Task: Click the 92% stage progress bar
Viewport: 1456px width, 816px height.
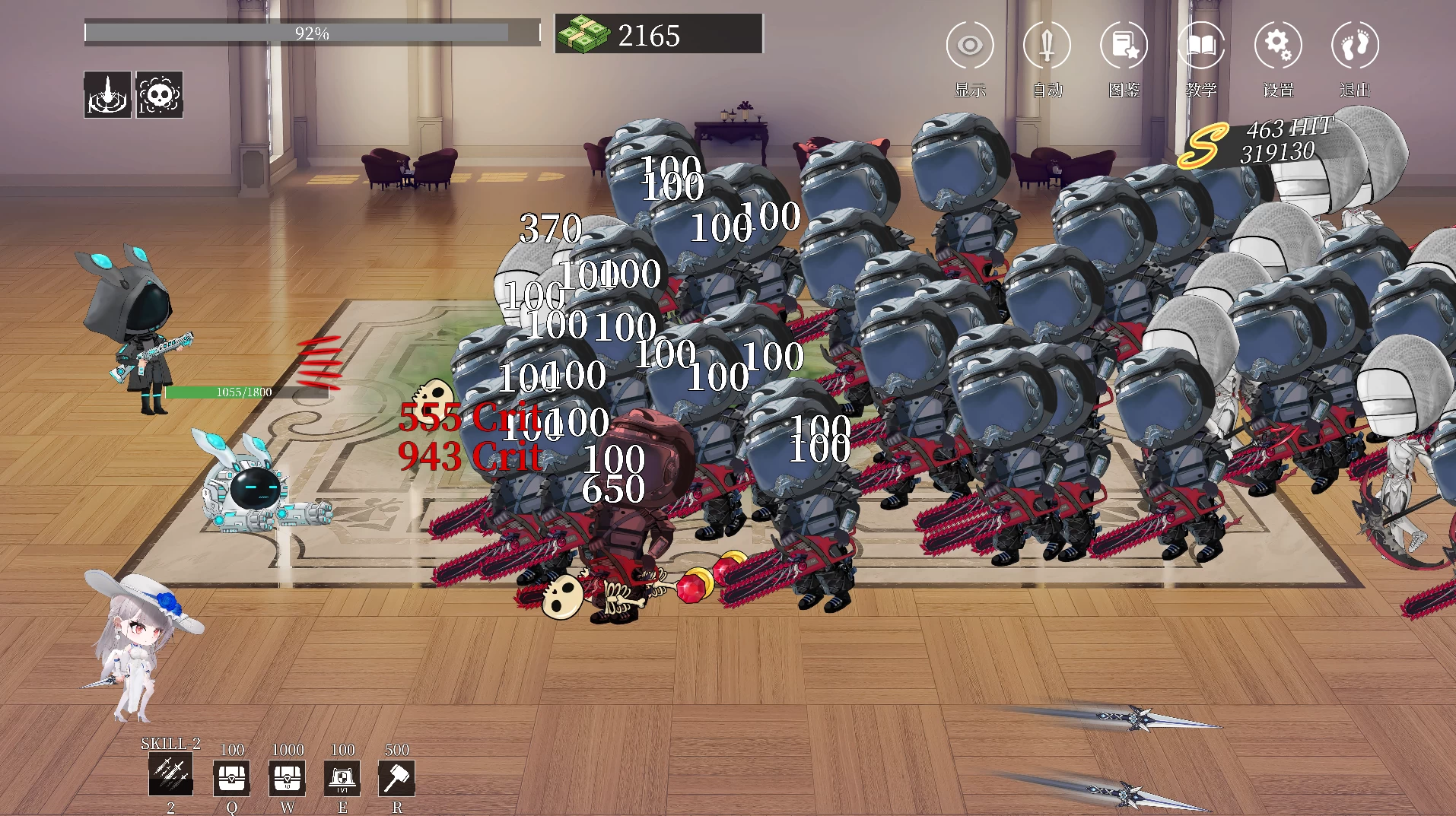Action: coord(312,31)
